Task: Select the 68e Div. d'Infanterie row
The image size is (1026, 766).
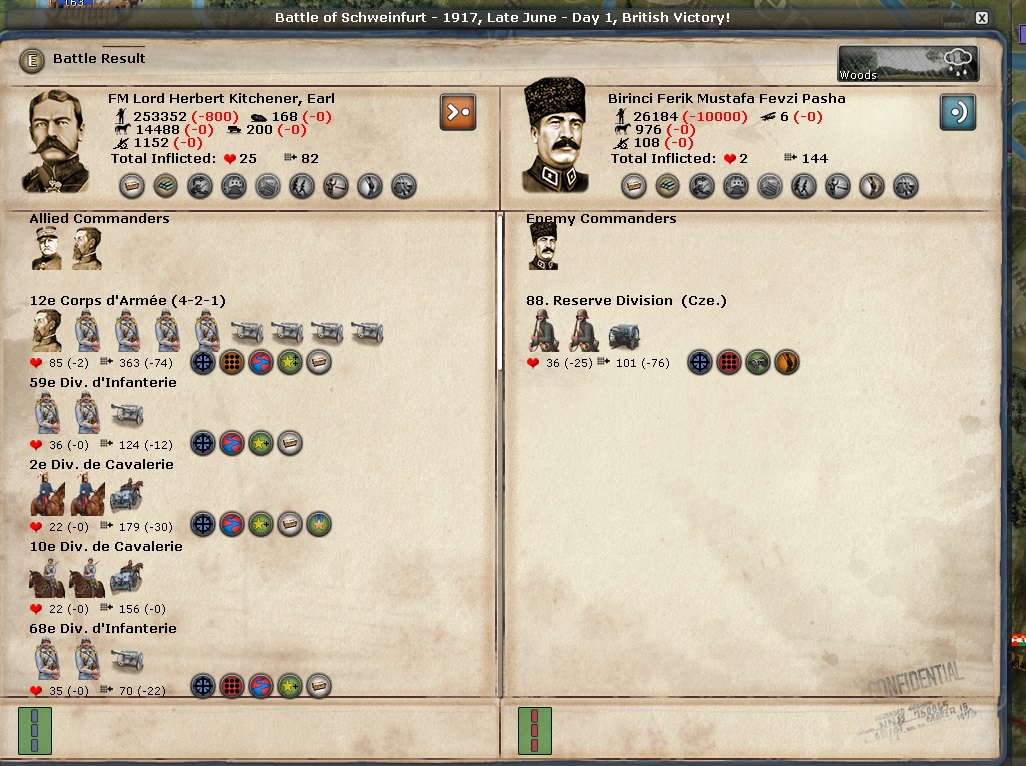Action: (103, 629)
